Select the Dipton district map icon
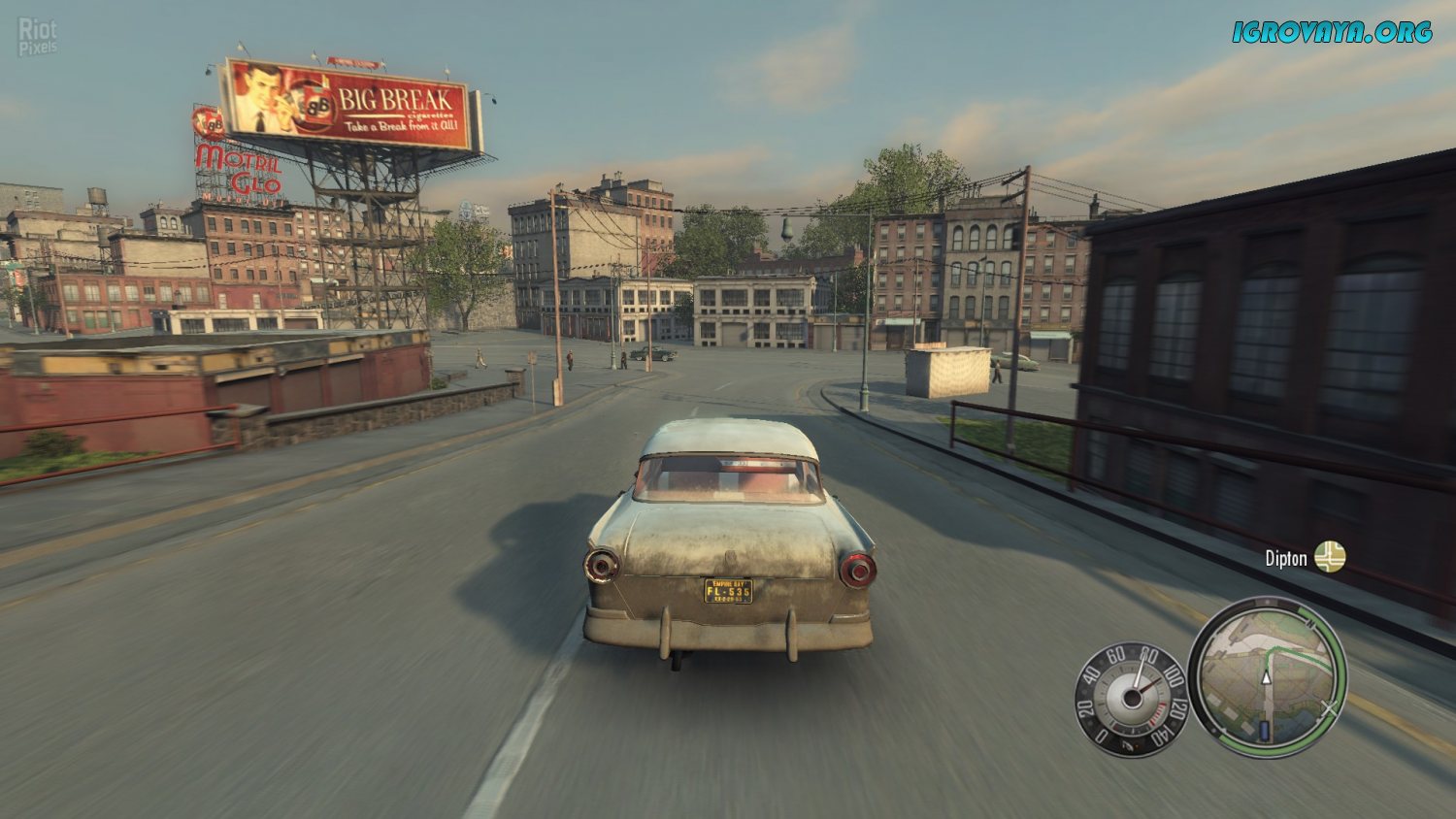1456x819 pixels. [1330, 557]
